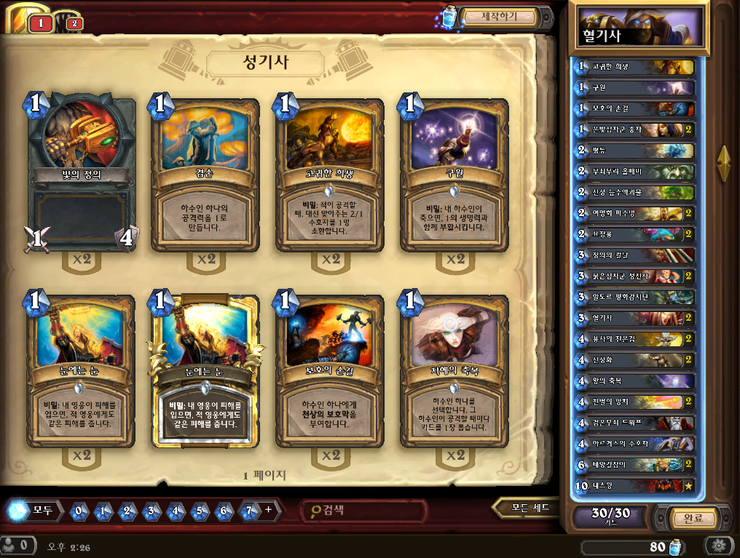The height and width of the screenshot is (558, 740).
Task: Click the 혈기사 deck name header
Action: pyautogui.click(x=639, y=26)
